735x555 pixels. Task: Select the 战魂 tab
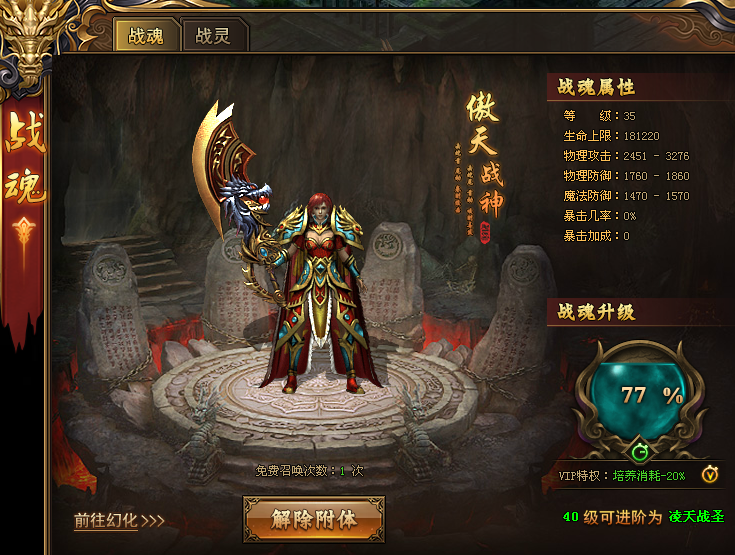pos(146,36)
